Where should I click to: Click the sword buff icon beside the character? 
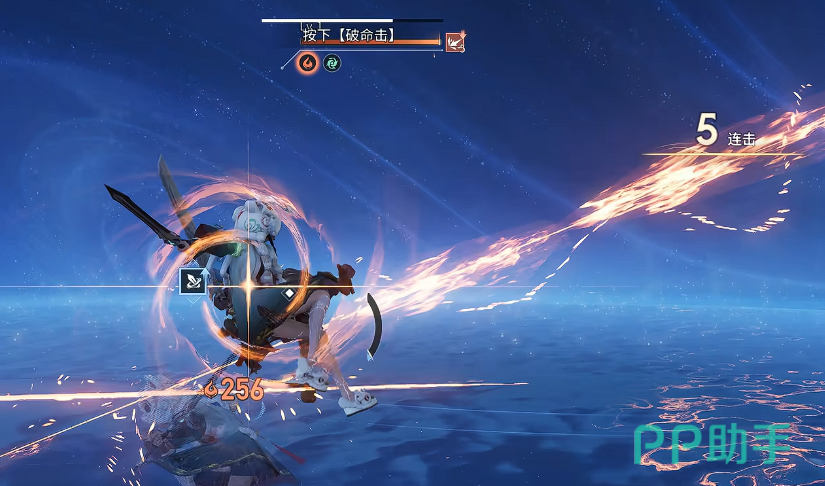(x=192, y=282)
